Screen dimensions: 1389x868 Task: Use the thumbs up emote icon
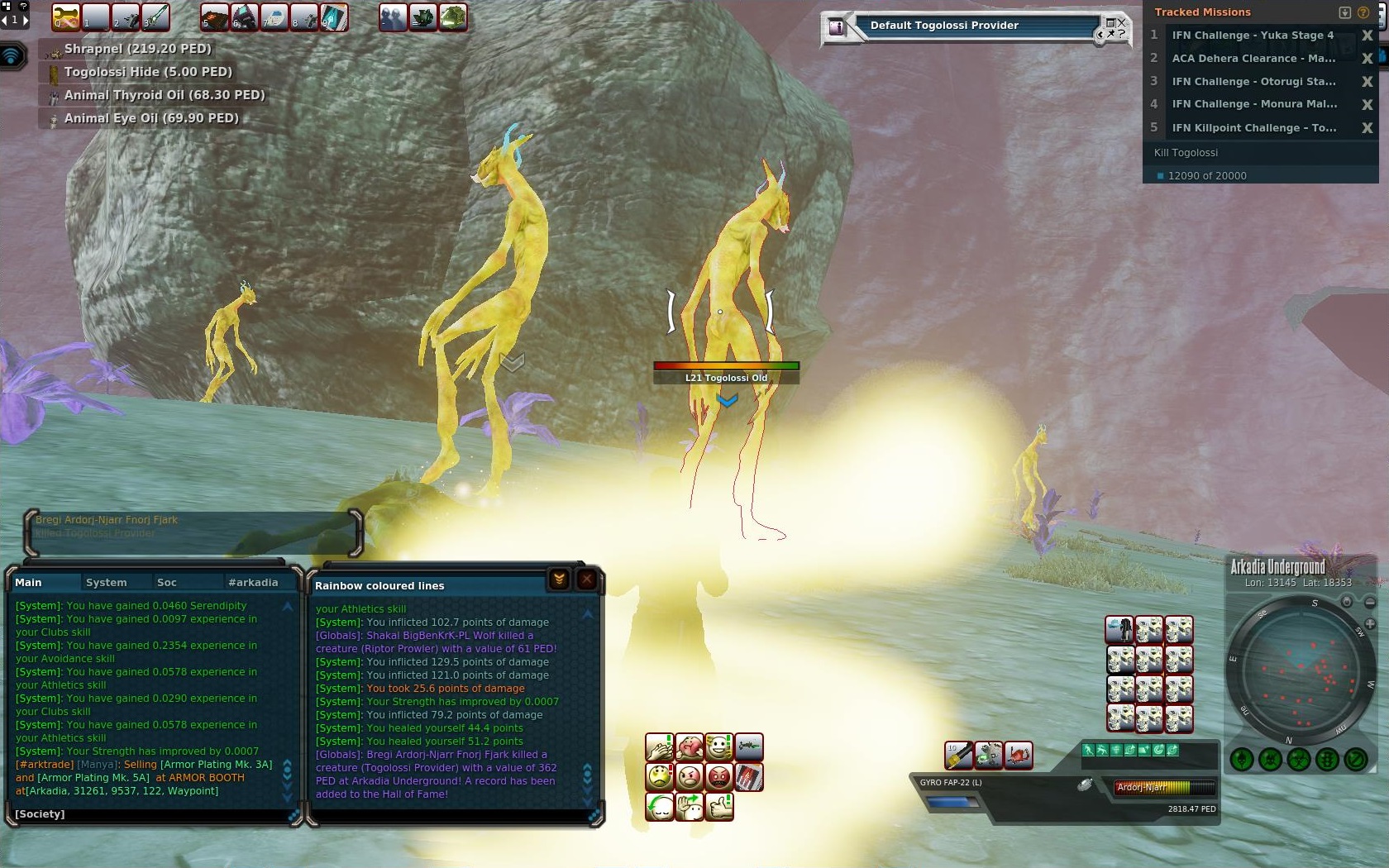pyautogui.click(x=718, y=806)
